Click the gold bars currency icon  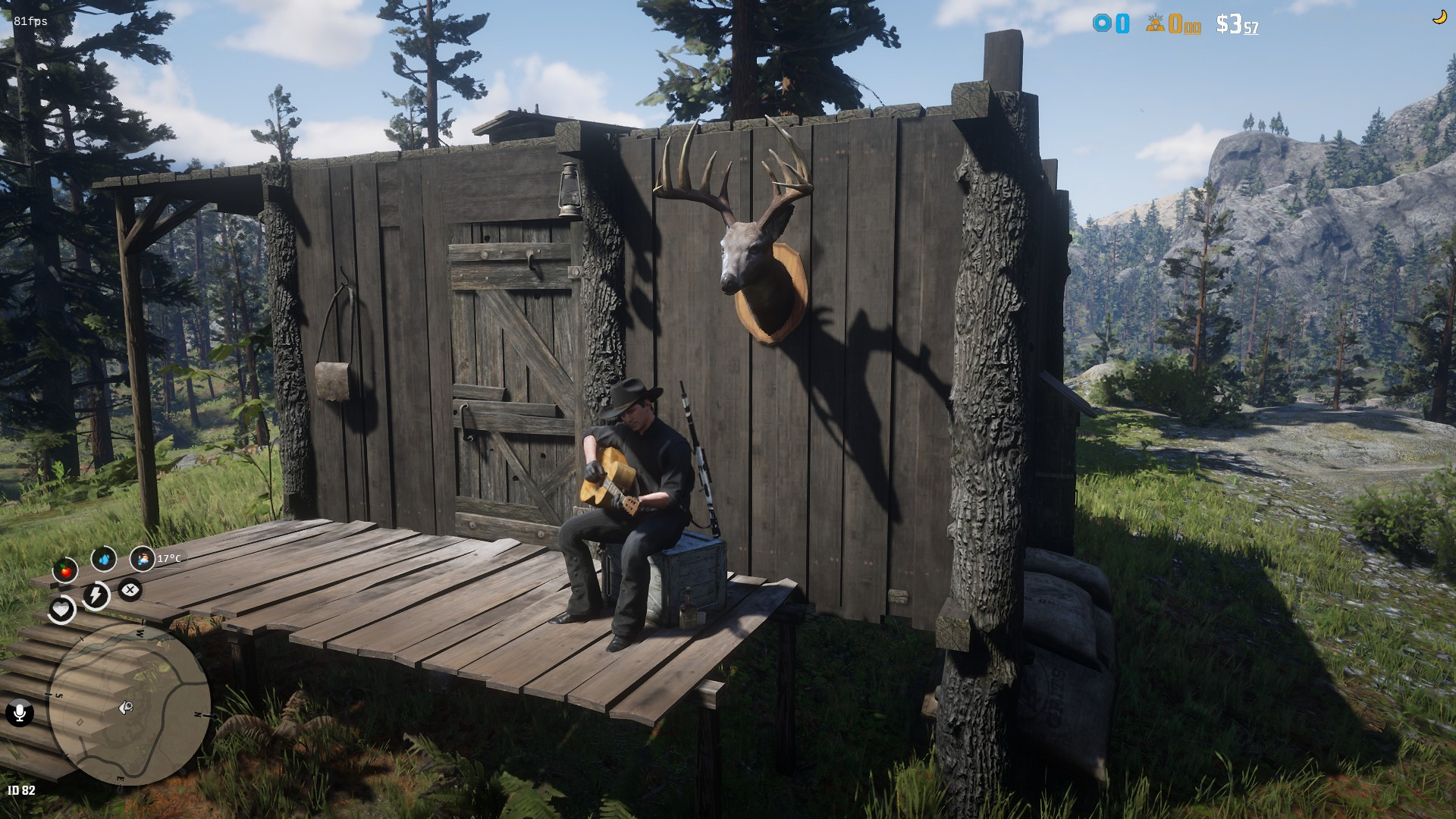point(1155,24)
